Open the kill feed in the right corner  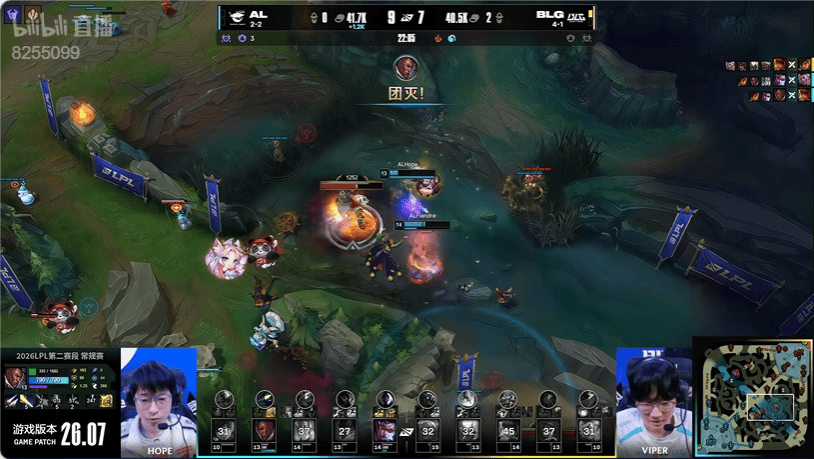click(x=768, y=80)
